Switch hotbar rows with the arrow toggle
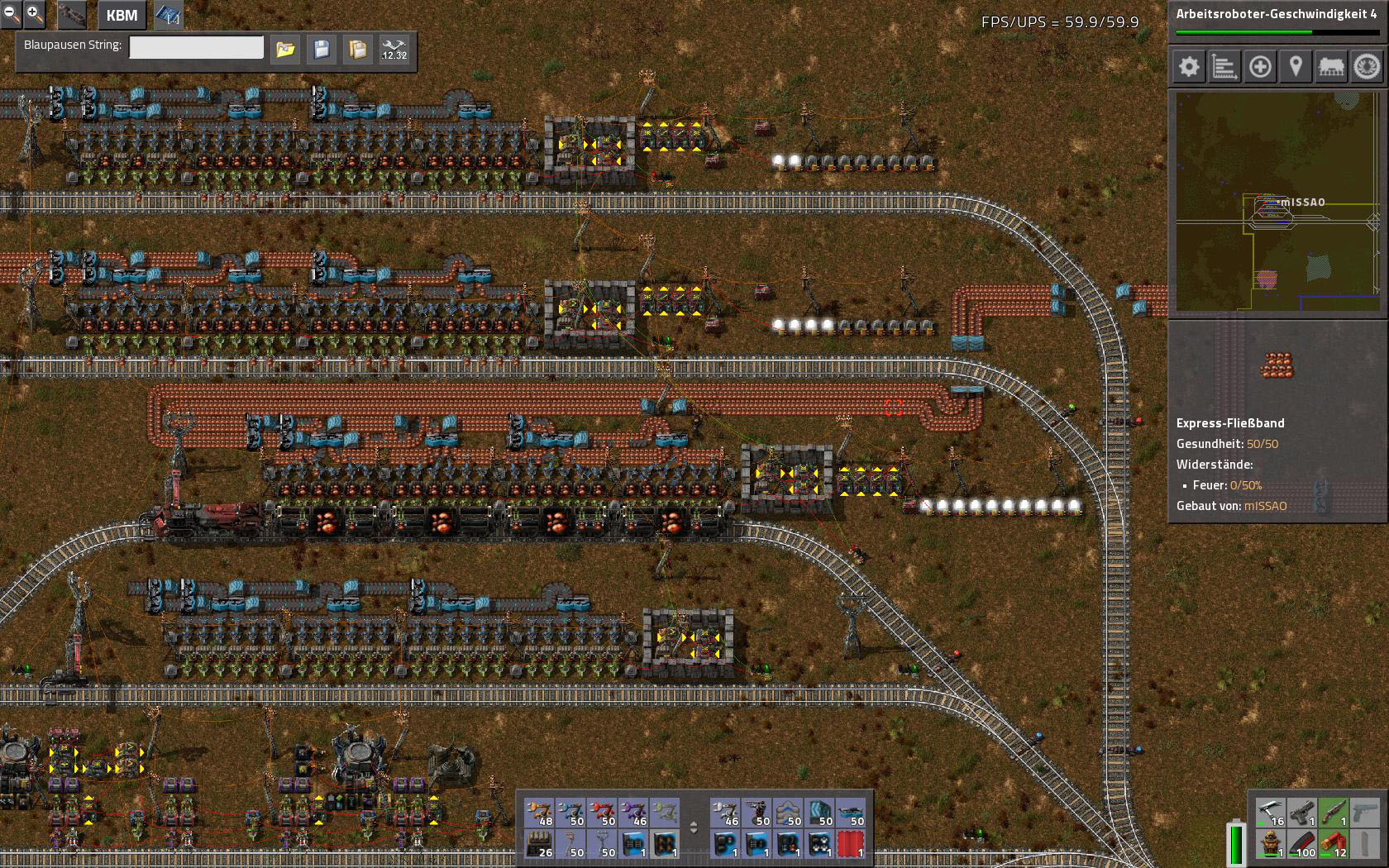 [694, 827]
